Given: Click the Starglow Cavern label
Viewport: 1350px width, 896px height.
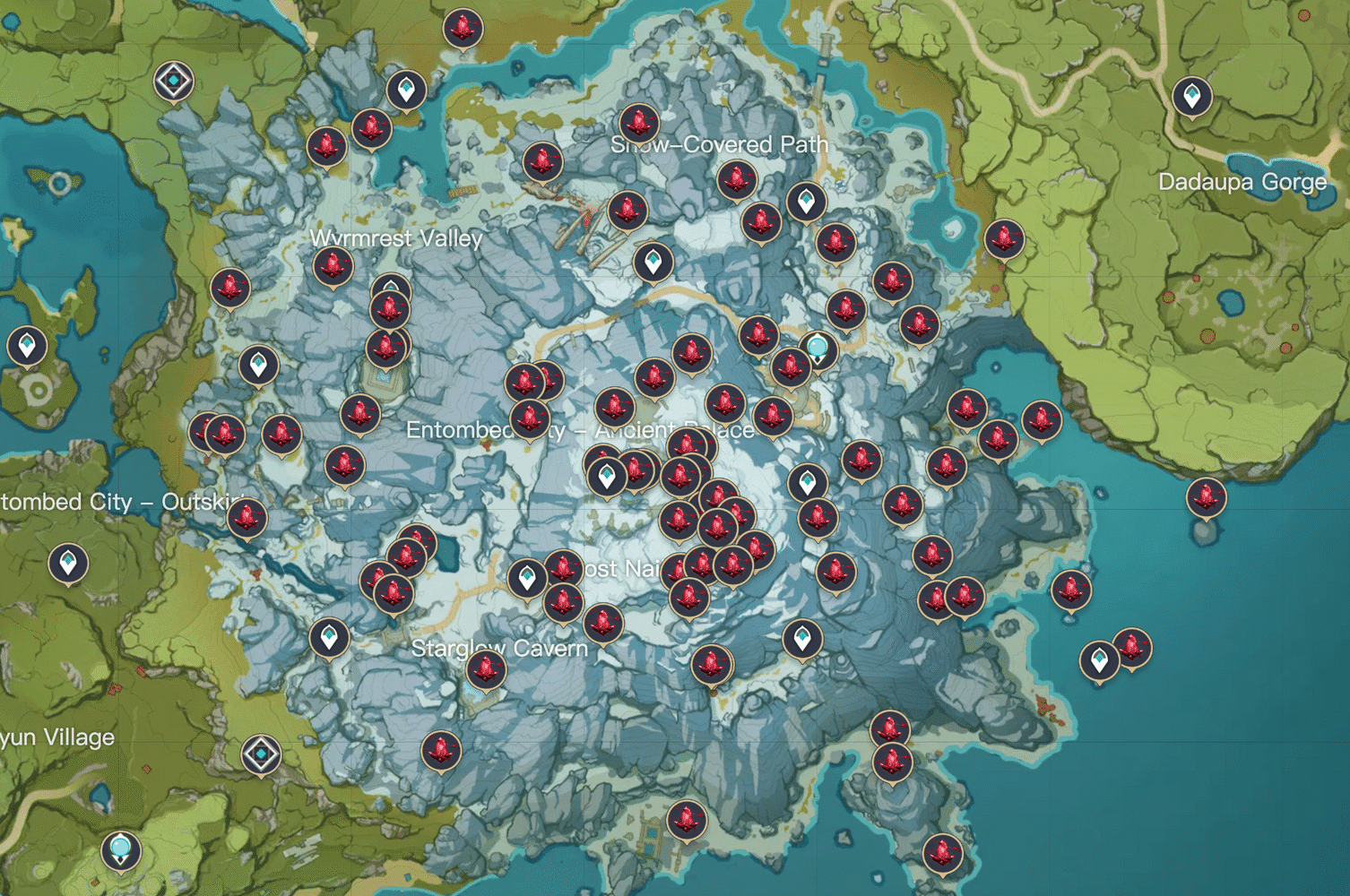Looking at the screenshot, I should (500, 648).
